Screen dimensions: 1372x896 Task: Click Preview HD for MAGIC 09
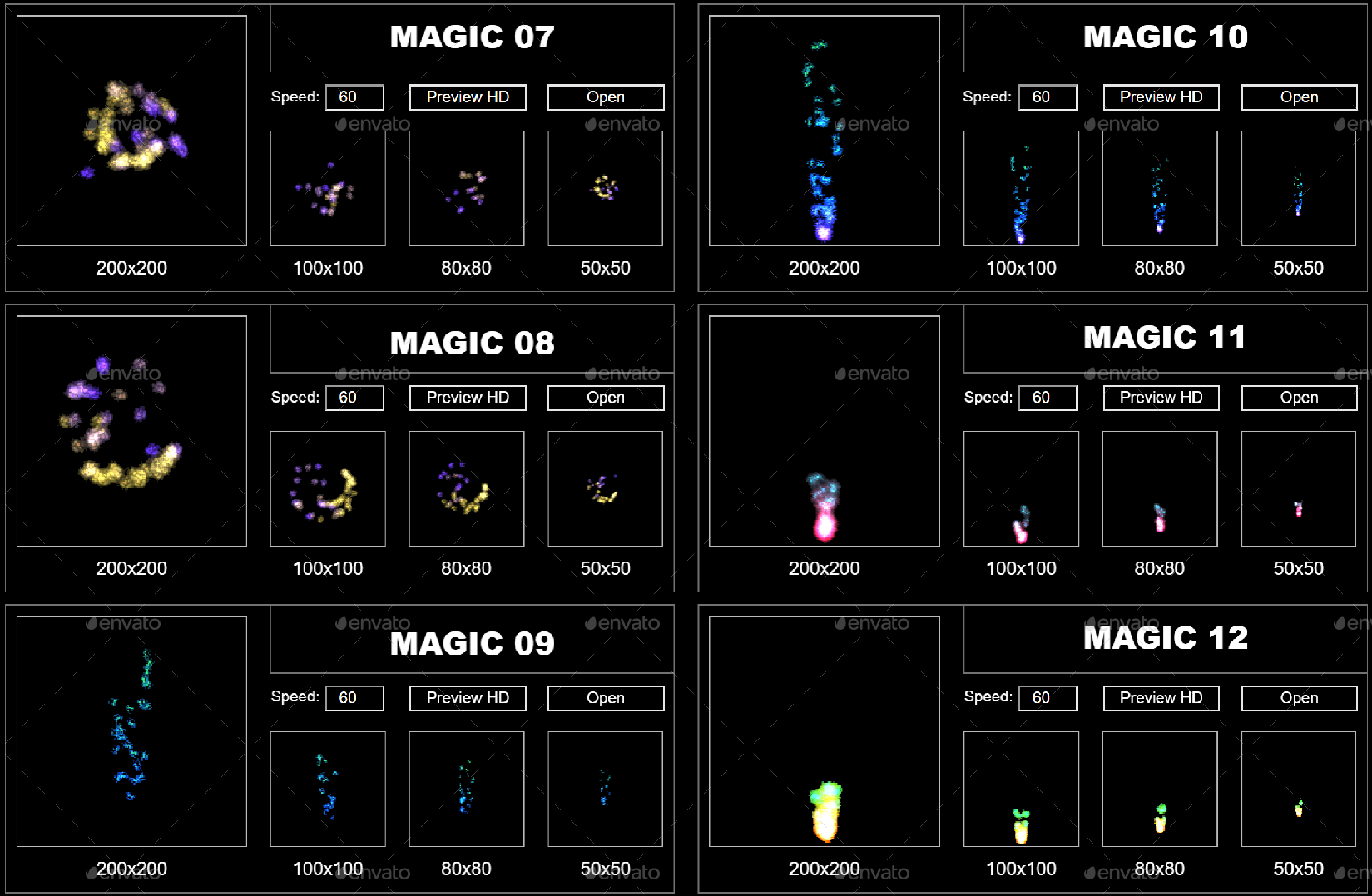[x=467, y=697]
